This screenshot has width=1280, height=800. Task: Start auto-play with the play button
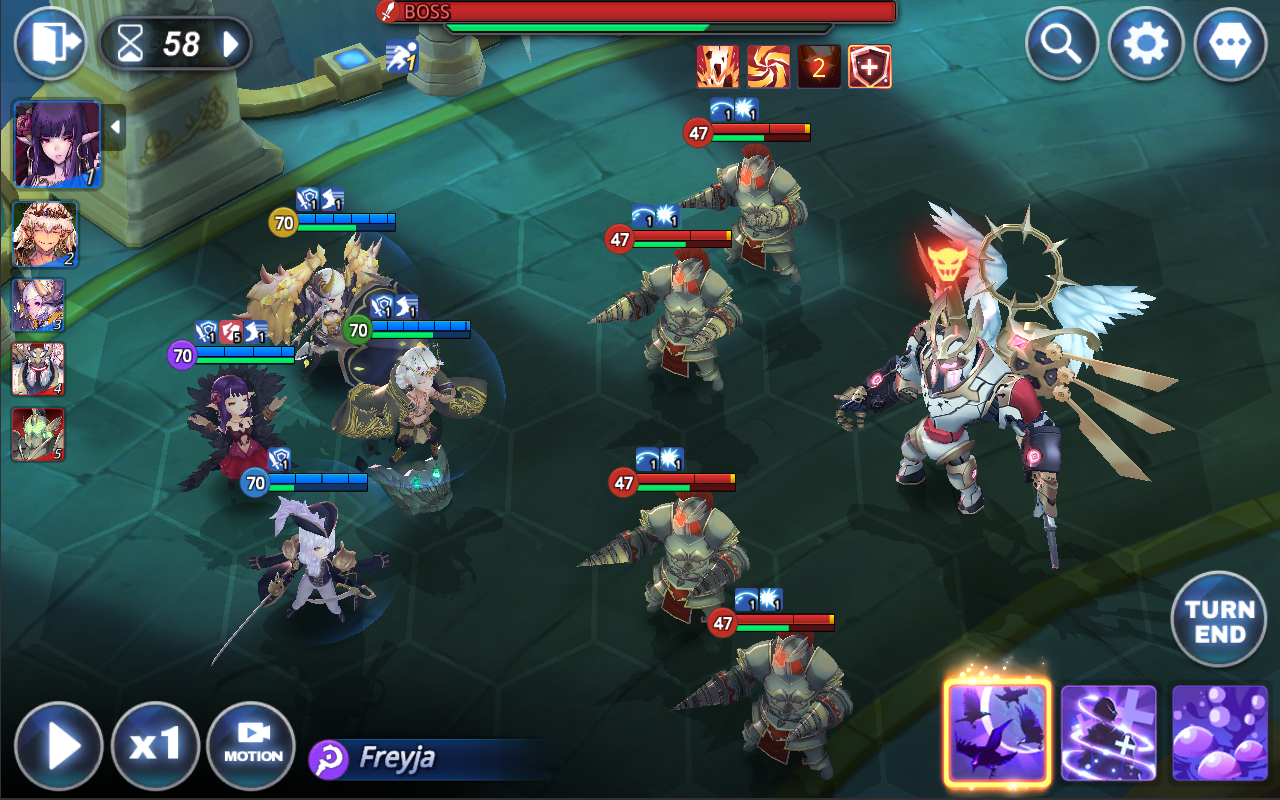[x=59, y=746]
